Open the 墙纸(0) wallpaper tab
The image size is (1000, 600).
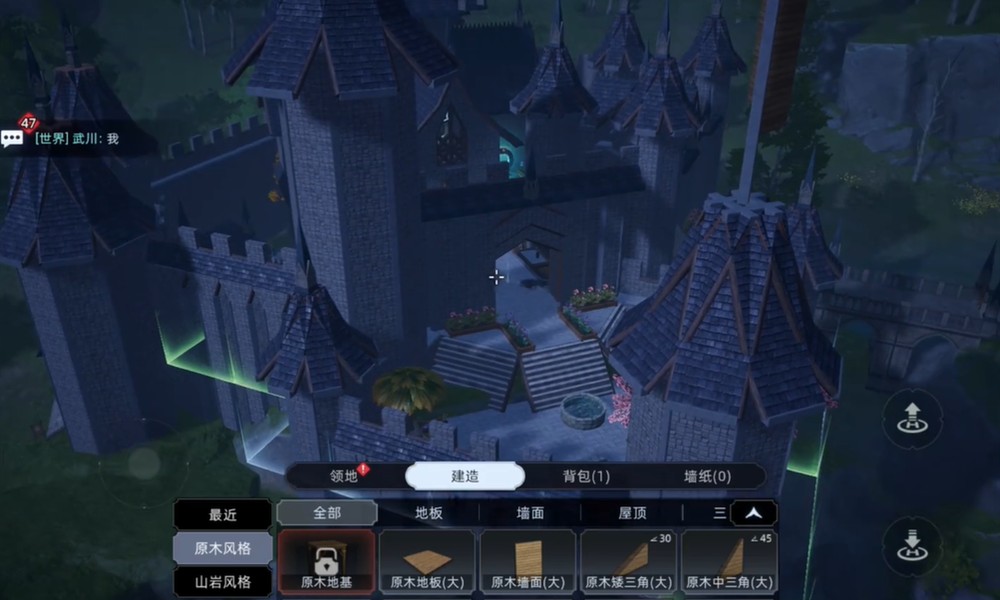pyautogui.click(x=706, y=476)
